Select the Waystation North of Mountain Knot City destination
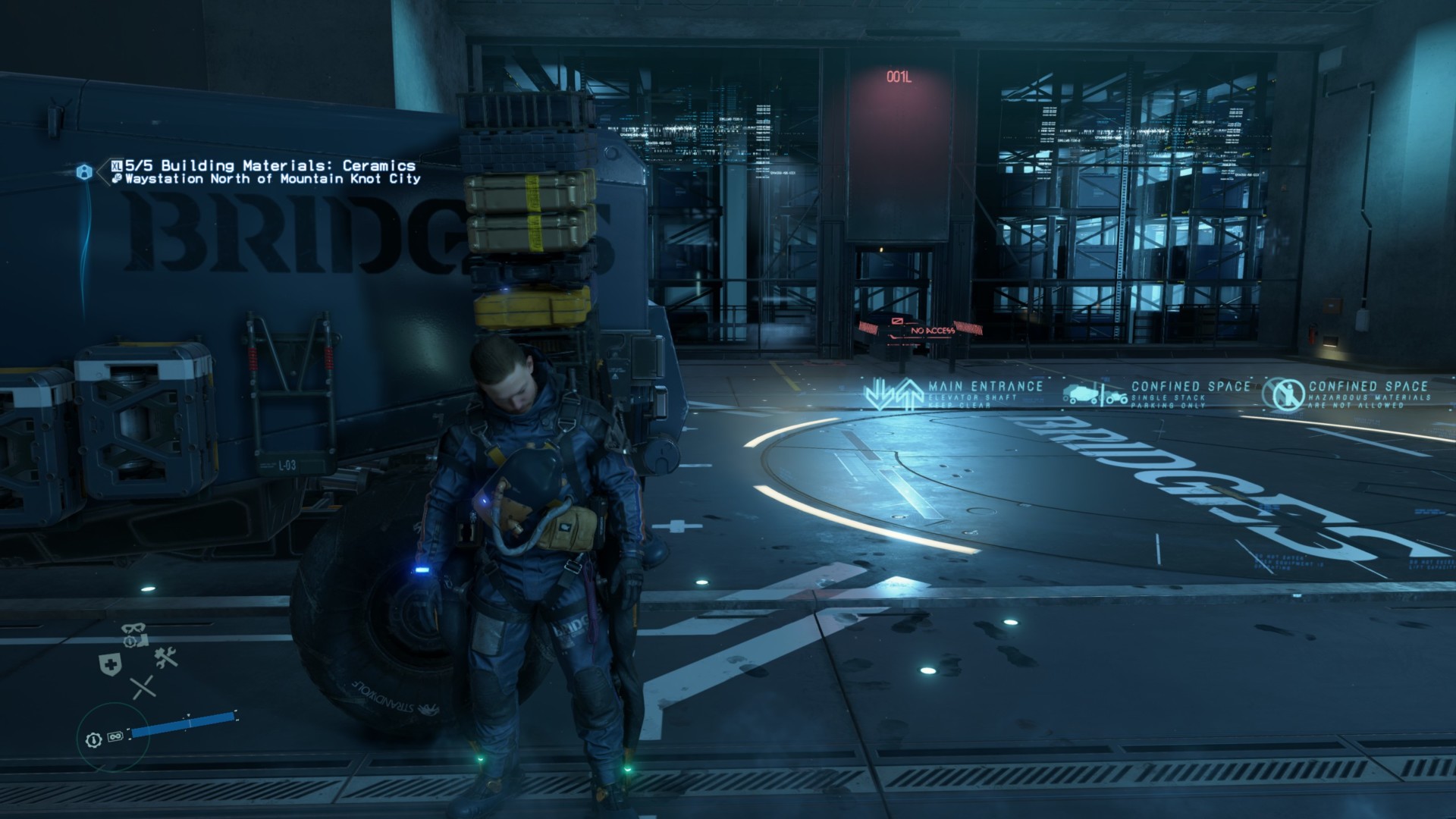The image size is (1456, 819). click(x=271, y=179)
